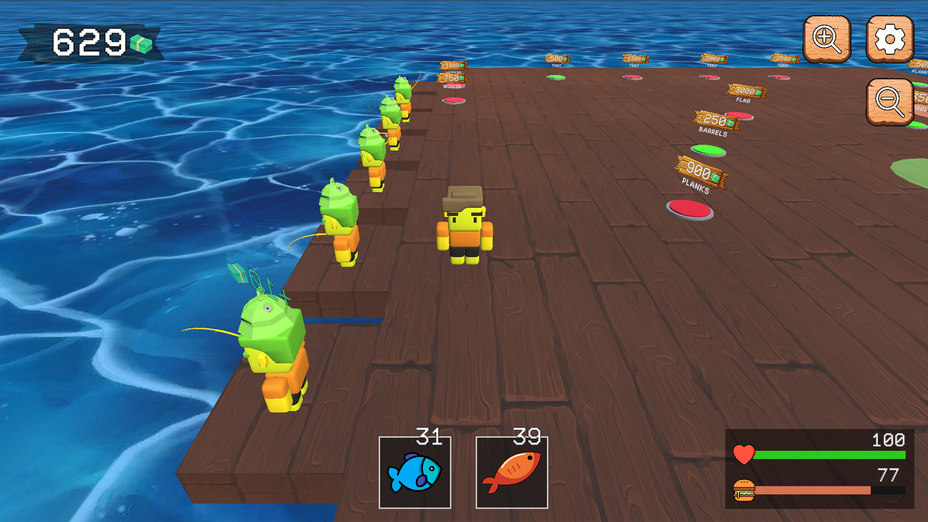Select the orange fish inventory slot

pyautogui.click(x=511, y=472)
